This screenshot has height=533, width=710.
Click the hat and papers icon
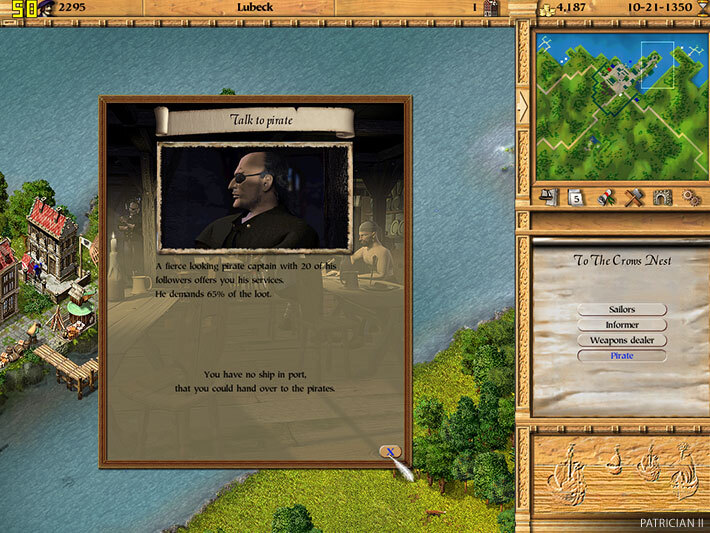(x=547, y=197)
